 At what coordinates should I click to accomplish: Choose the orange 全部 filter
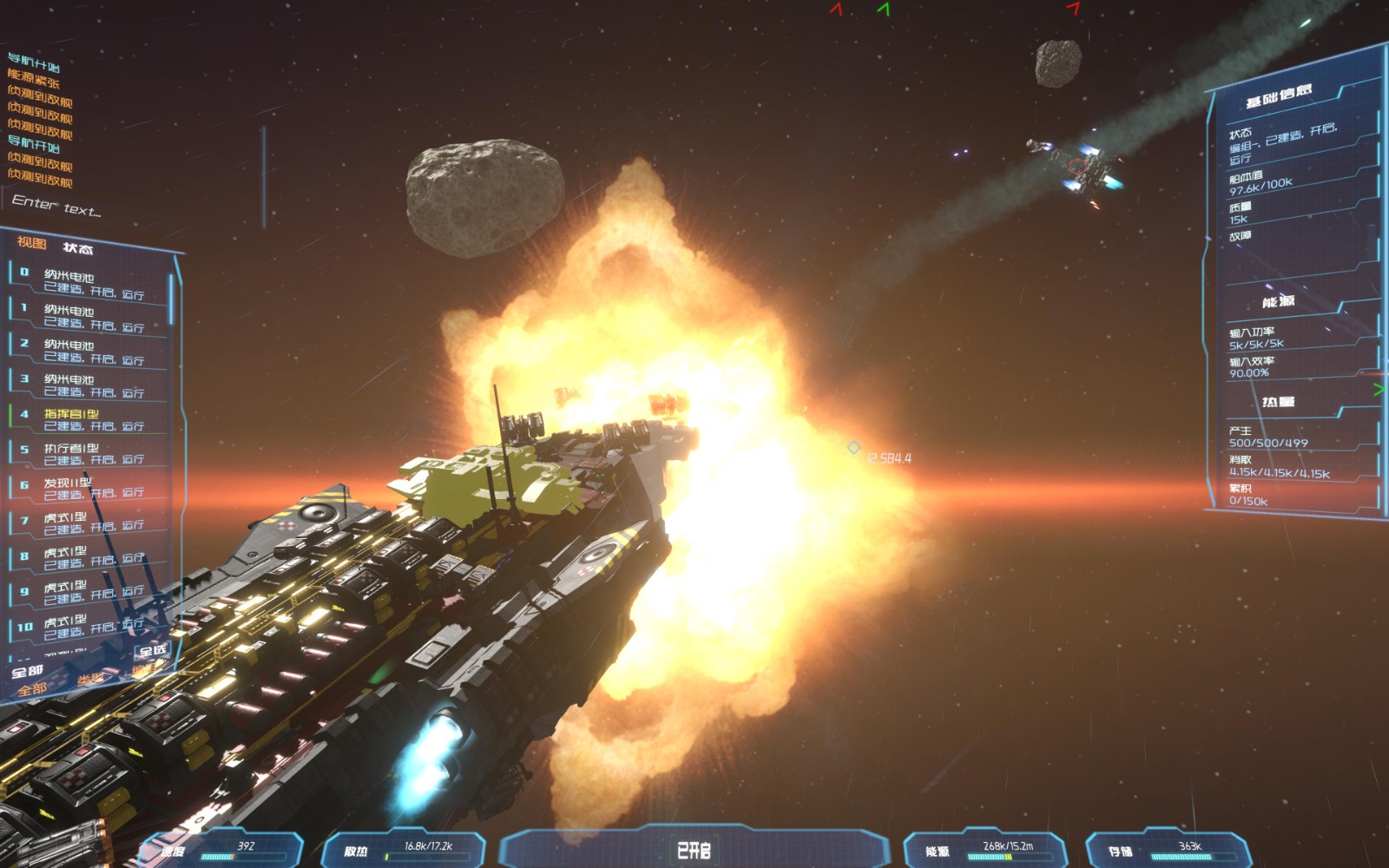point(32,689)
